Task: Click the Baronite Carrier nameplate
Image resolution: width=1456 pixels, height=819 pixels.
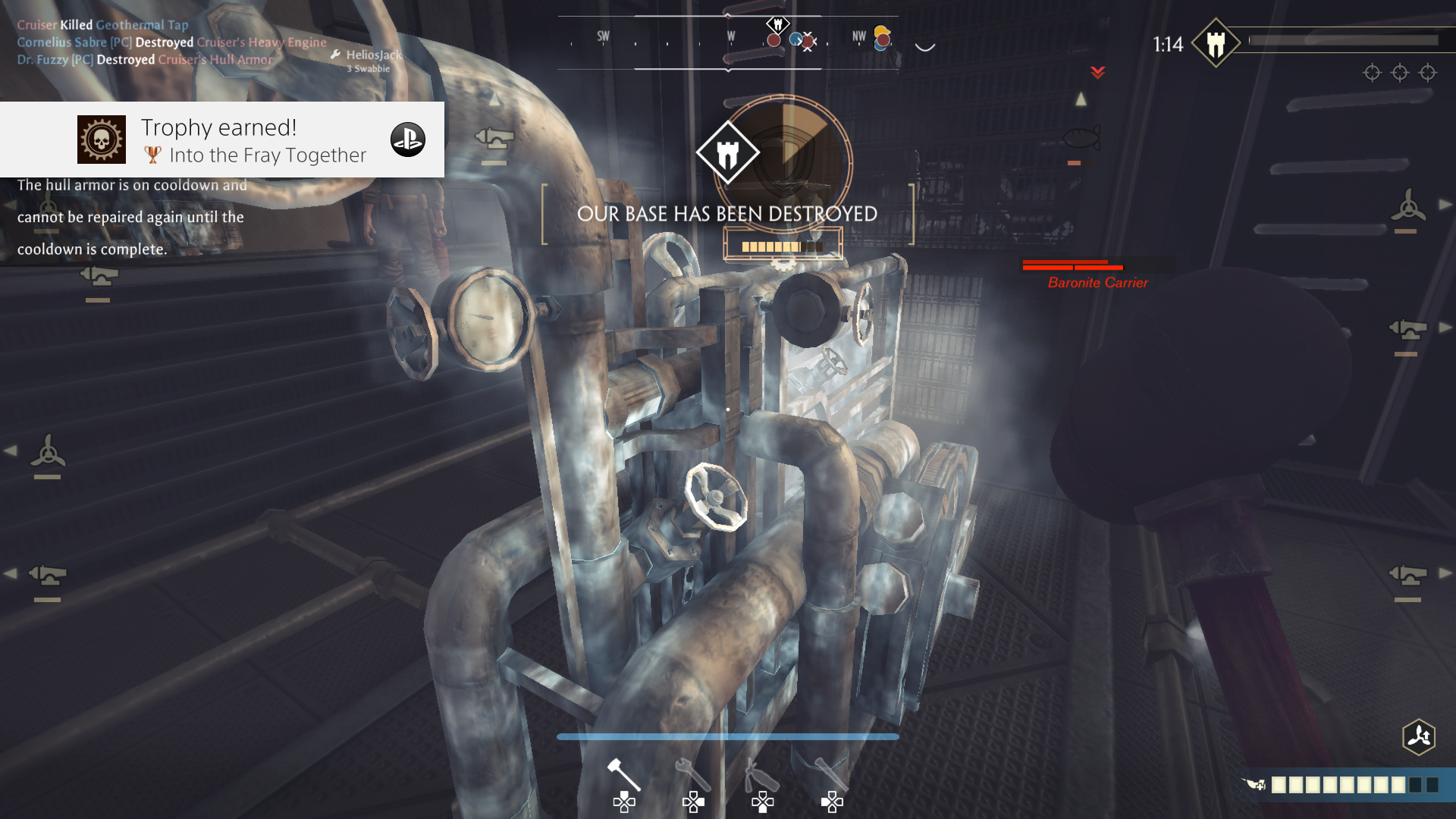Action: pyautogui.click(x=1097, y=282)
